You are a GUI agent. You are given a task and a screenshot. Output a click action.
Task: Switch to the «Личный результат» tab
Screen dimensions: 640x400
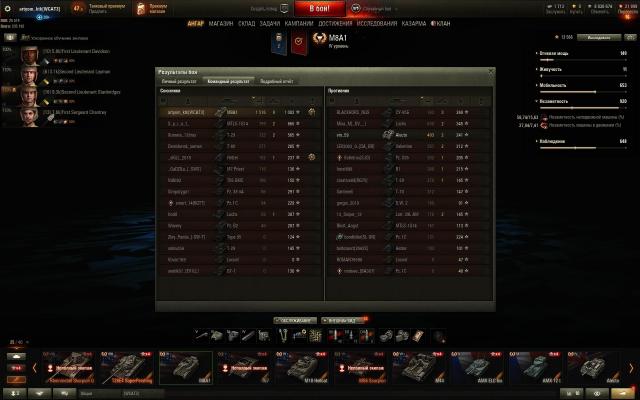[x=178, y=80]
